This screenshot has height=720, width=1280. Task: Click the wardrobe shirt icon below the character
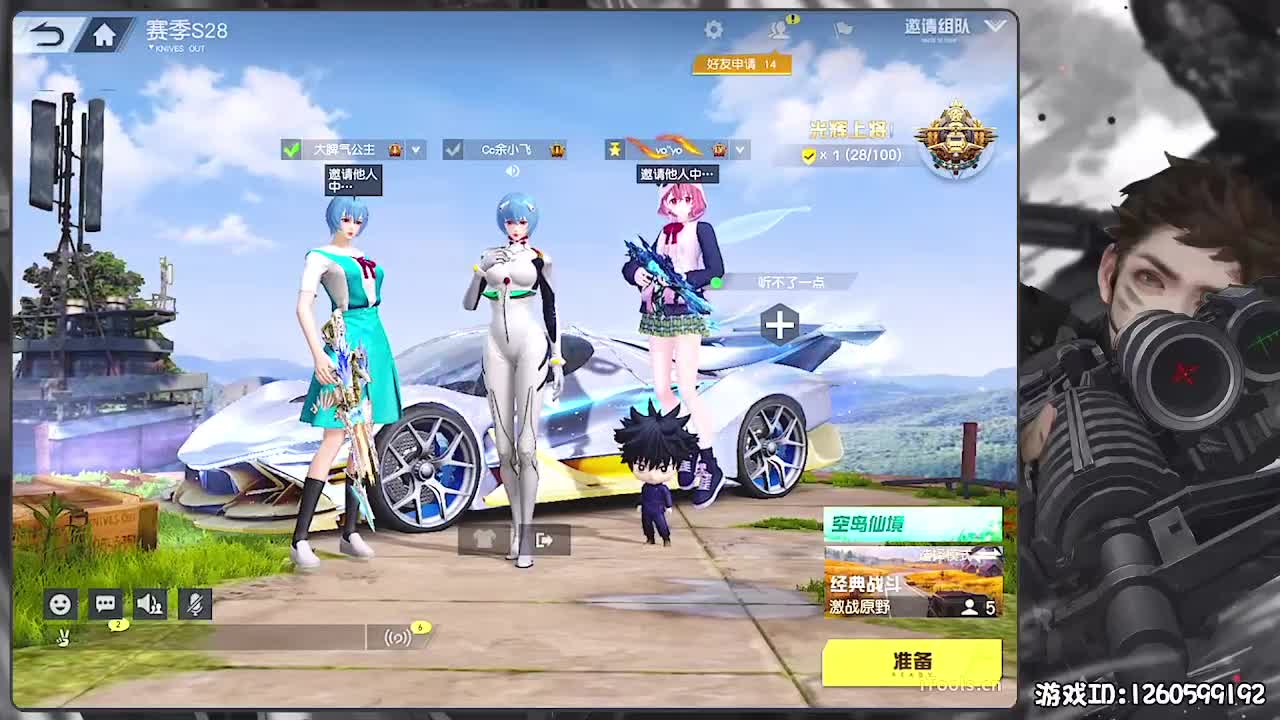483,540
